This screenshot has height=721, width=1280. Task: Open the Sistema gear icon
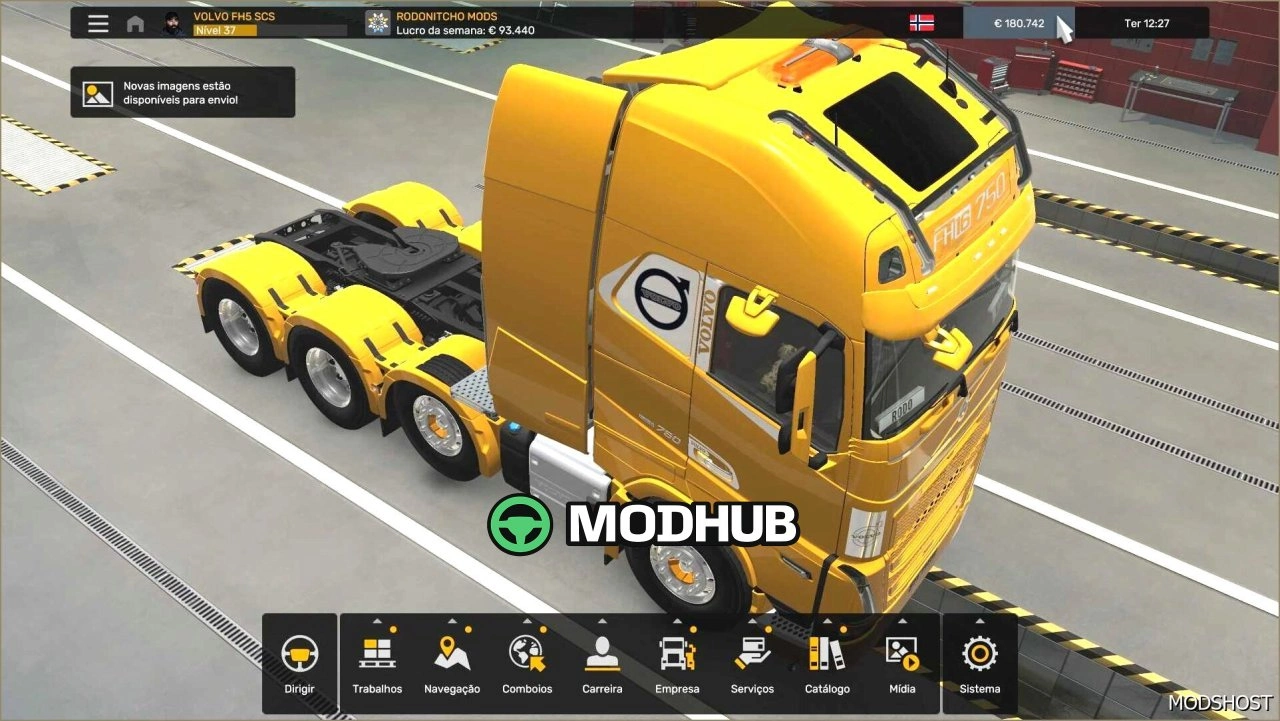point(978,655)
